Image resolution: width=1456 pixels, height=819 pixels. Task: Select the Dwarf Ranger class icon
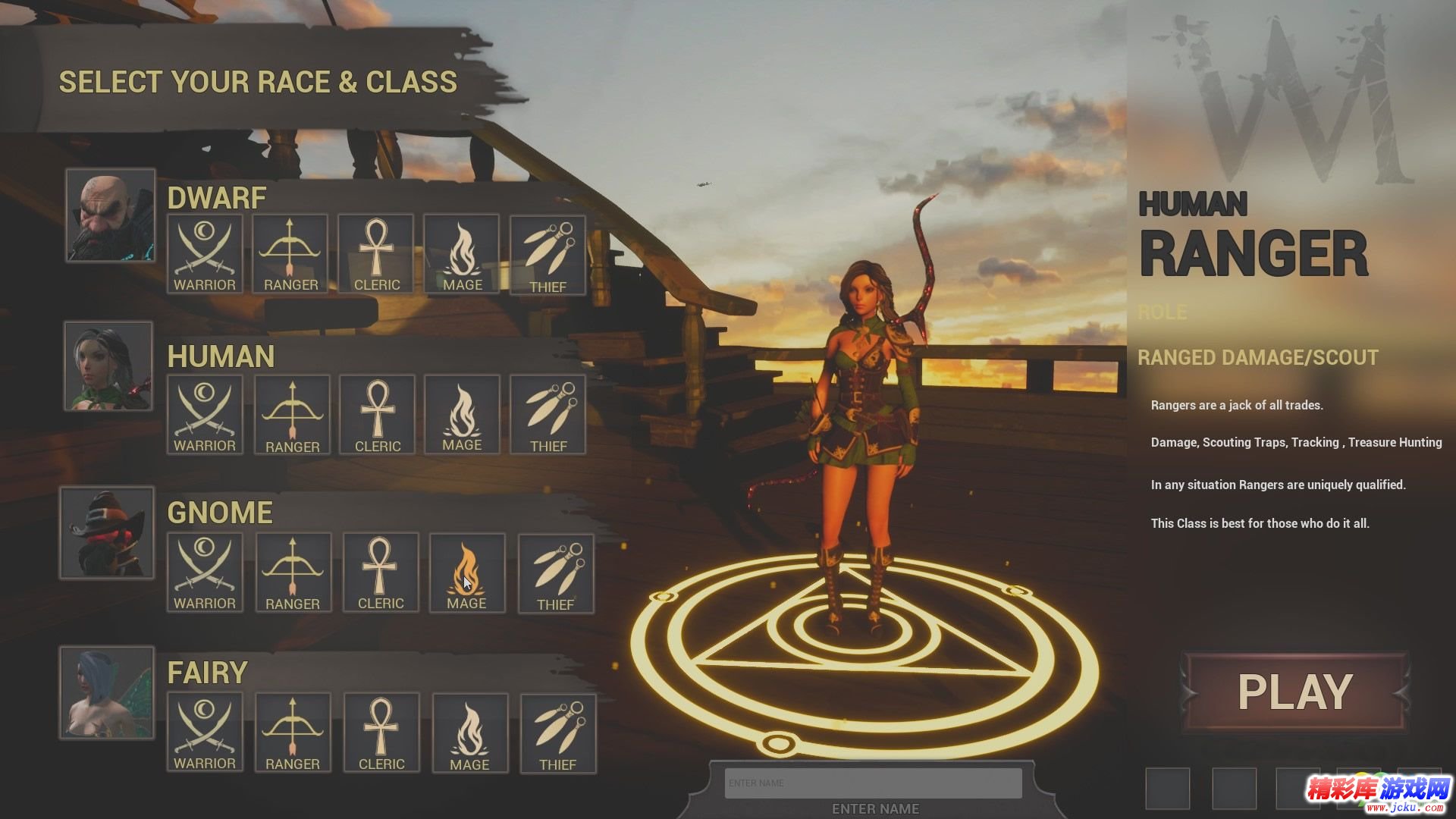click(x=290, y=254)
